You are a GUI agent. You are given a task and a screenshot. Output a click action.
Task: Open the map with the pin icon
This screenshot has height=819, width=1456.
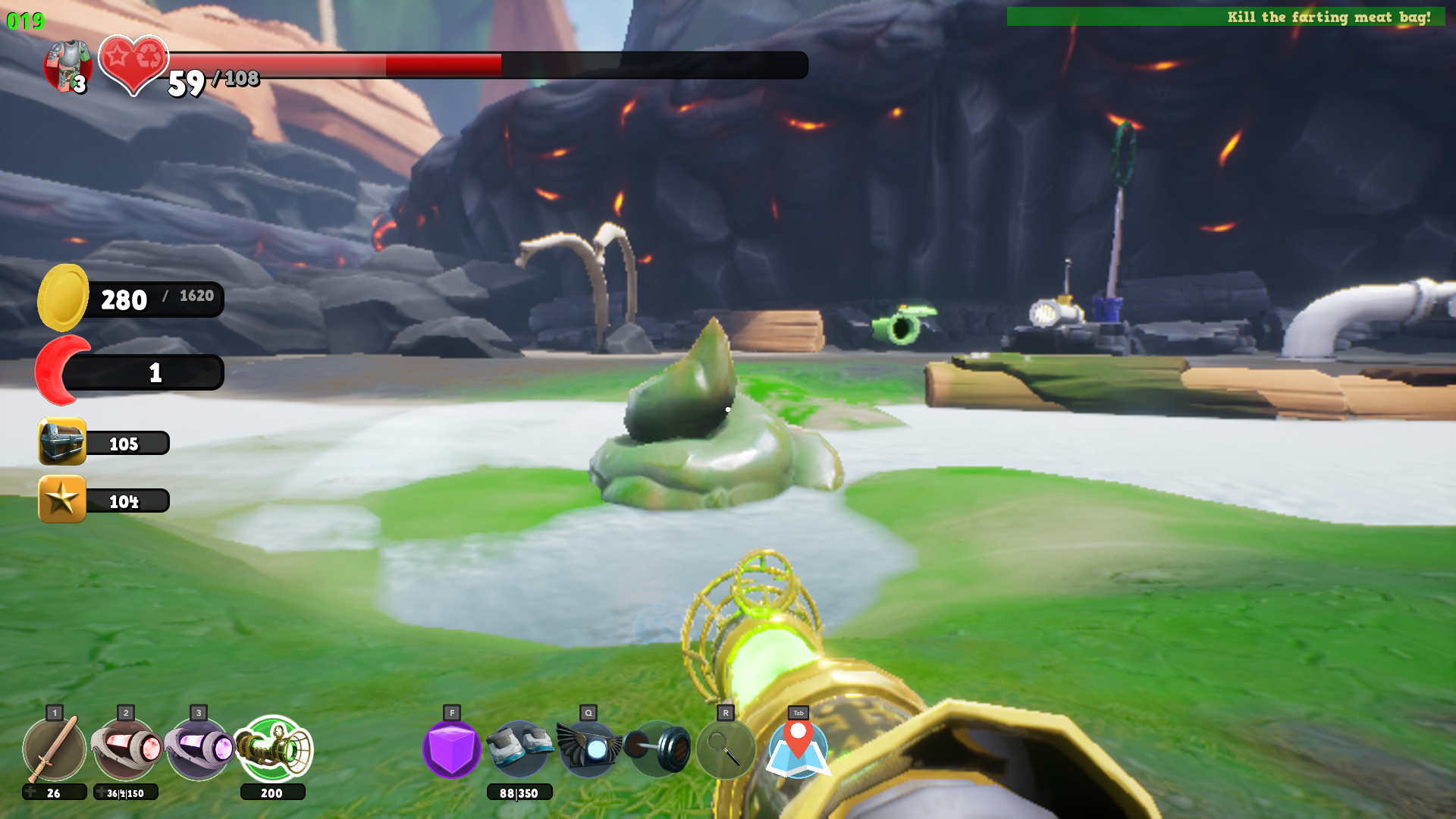[799, 749]
